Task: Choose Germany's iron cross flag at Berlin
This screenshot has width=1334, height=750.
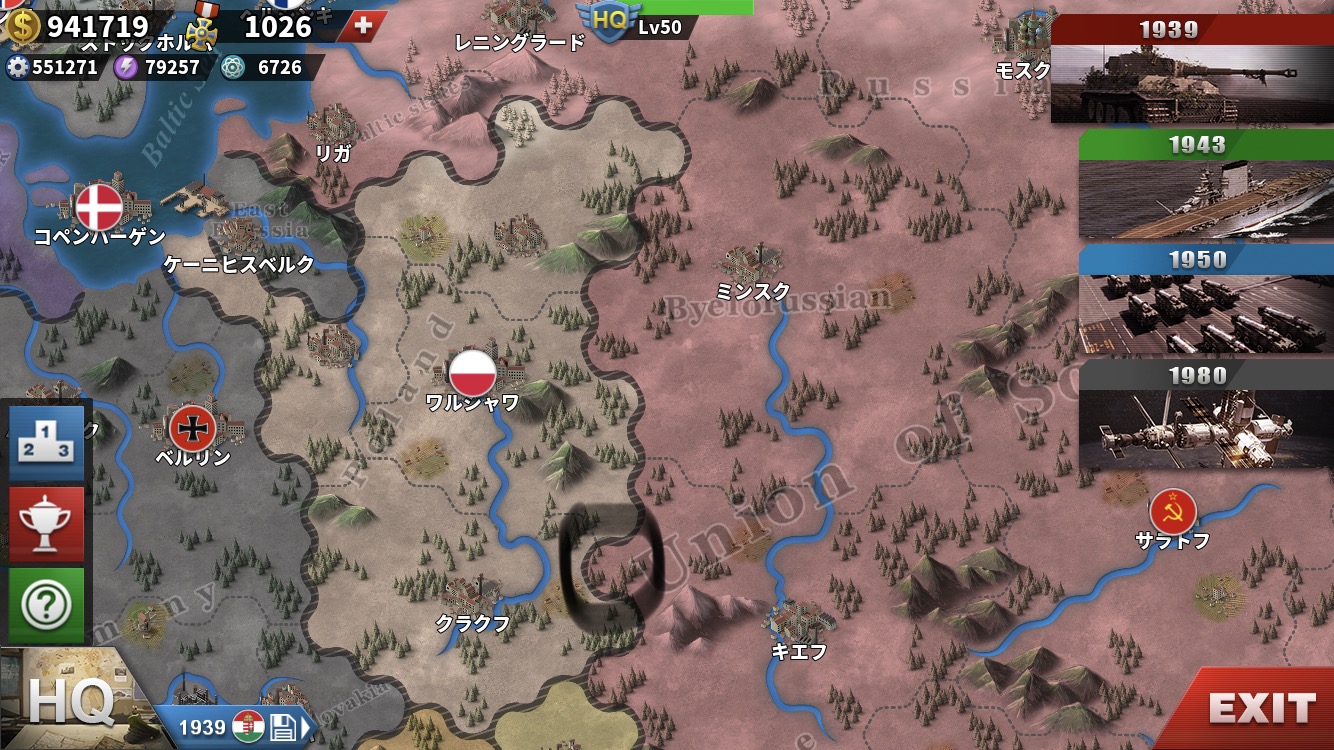Action: [192, 428]
